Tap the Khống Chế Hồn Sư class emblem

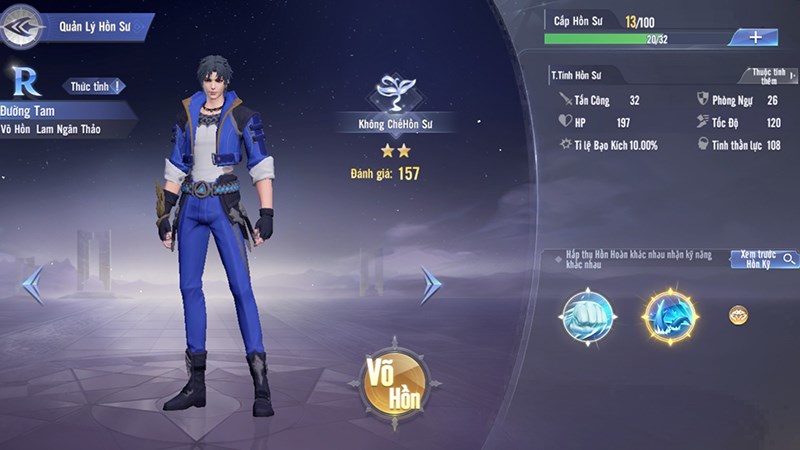tap(396, 94)
